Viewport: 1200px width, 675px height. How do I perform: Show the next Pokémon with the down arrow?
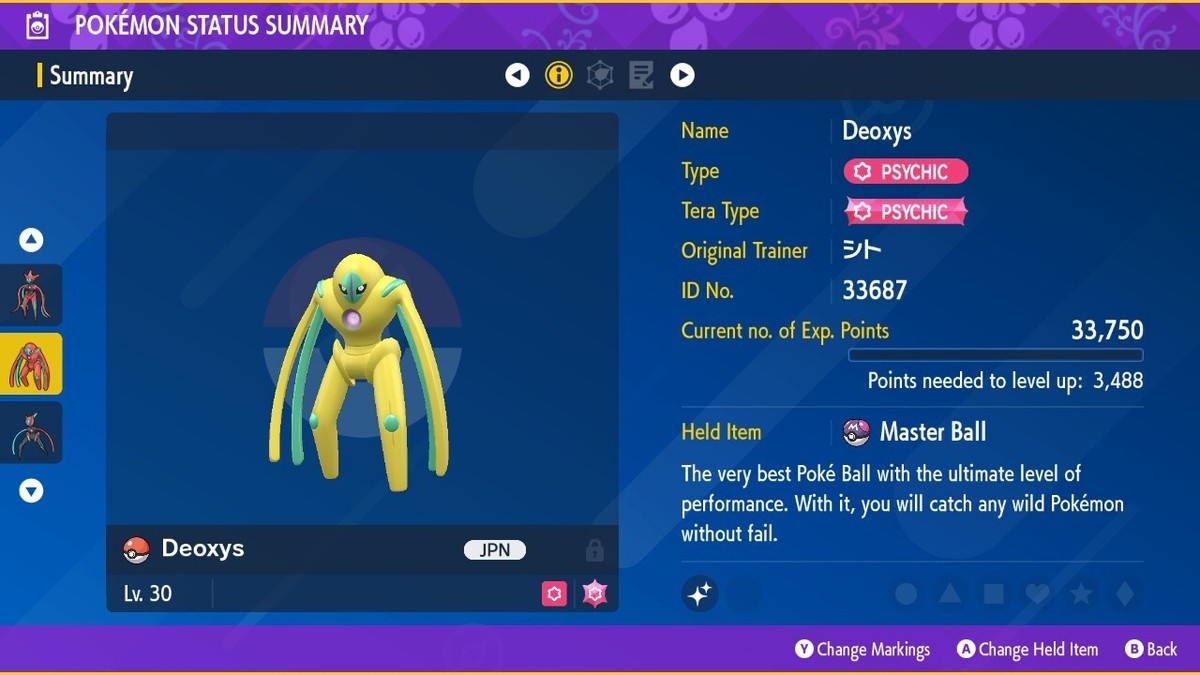(31, 490)
